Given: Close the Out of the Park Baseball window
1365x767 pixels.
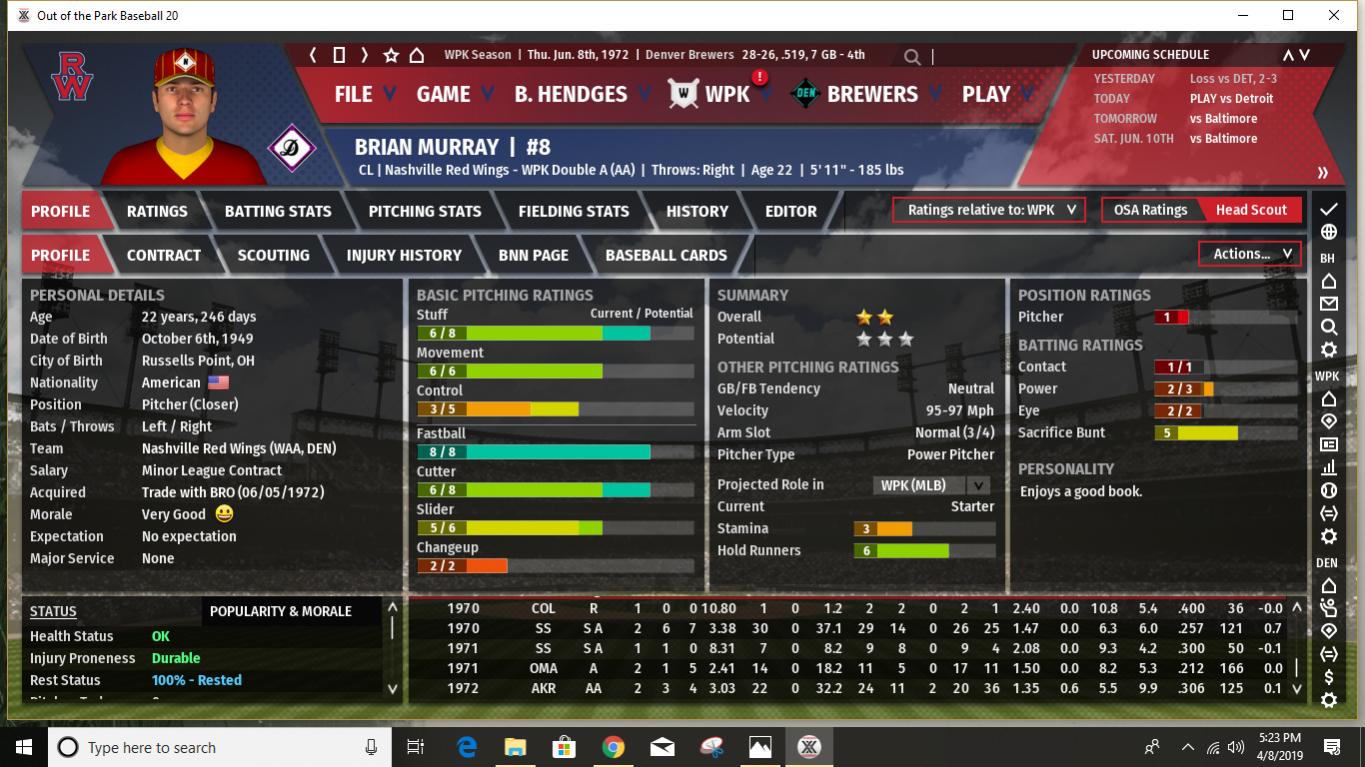Looking at the screenshot, I should pos(1334,15).
